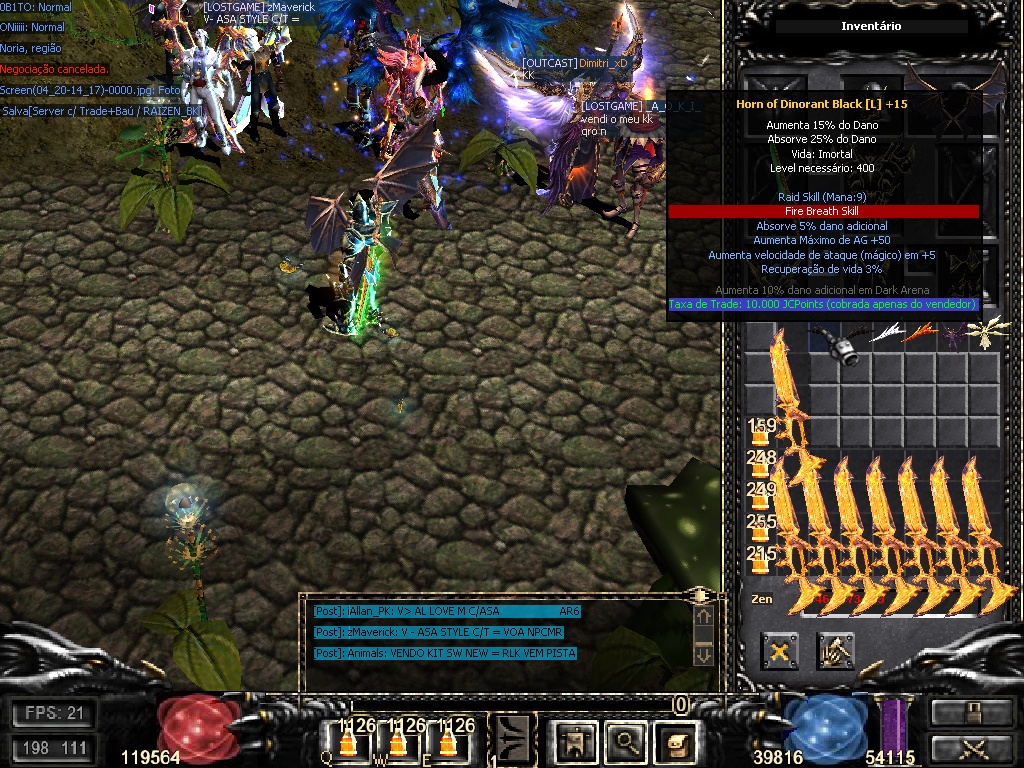1024x768 pixels.
Task: Use the potion in hotbar slot Q
Action: tap(349, 739)
